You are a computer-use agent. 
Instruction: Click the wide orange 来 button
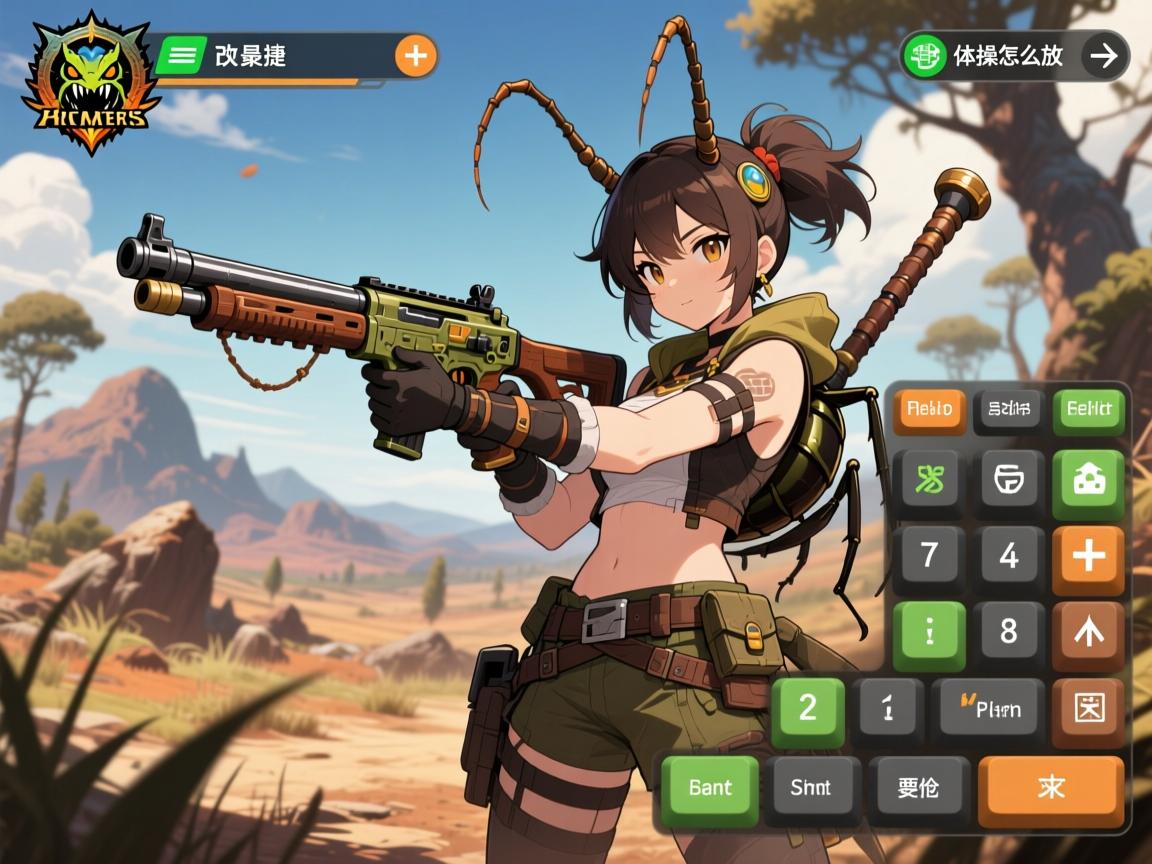pyautogui.click(x=1051, y=789)
